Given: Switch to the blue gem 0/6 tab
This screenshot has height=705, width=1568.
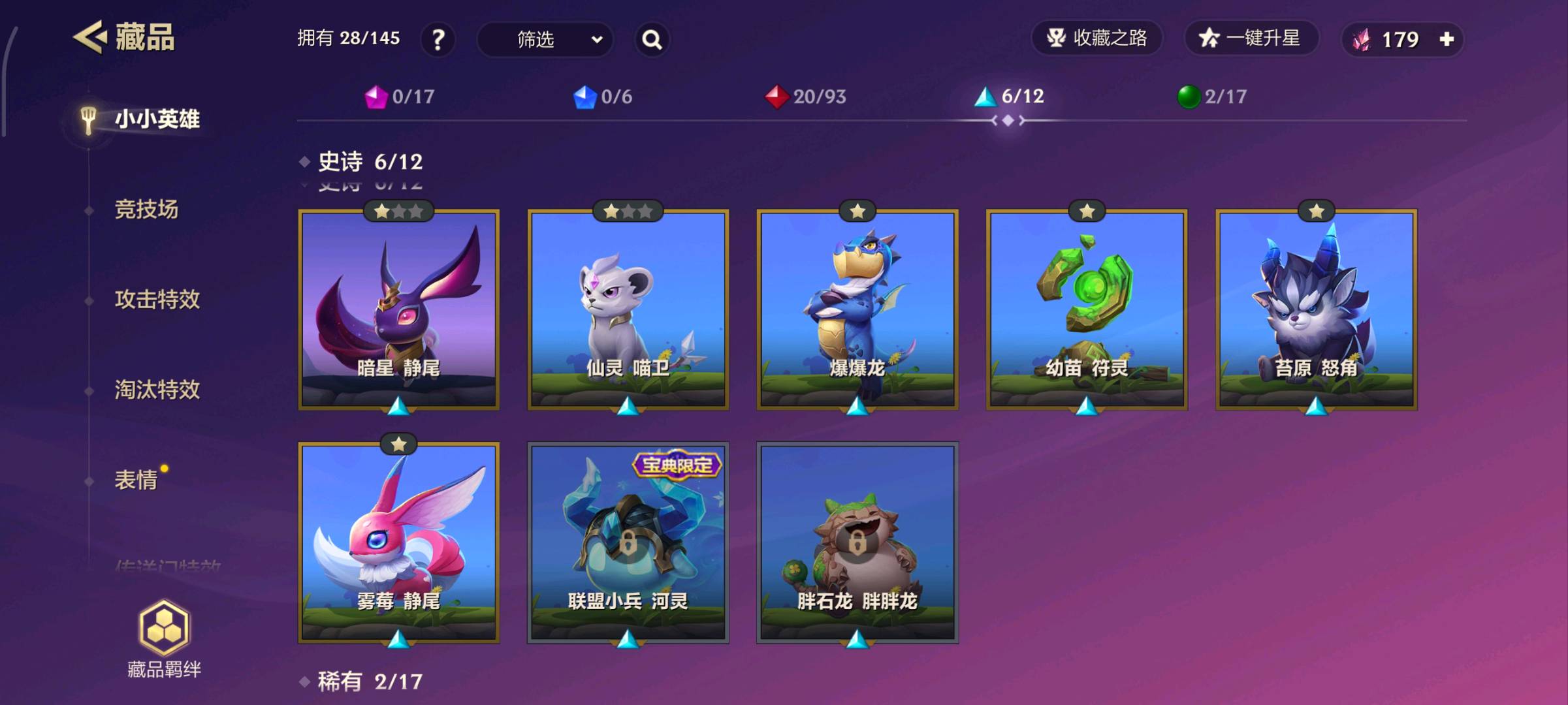Looking at the screenshot, I should [x=602, y=97].
